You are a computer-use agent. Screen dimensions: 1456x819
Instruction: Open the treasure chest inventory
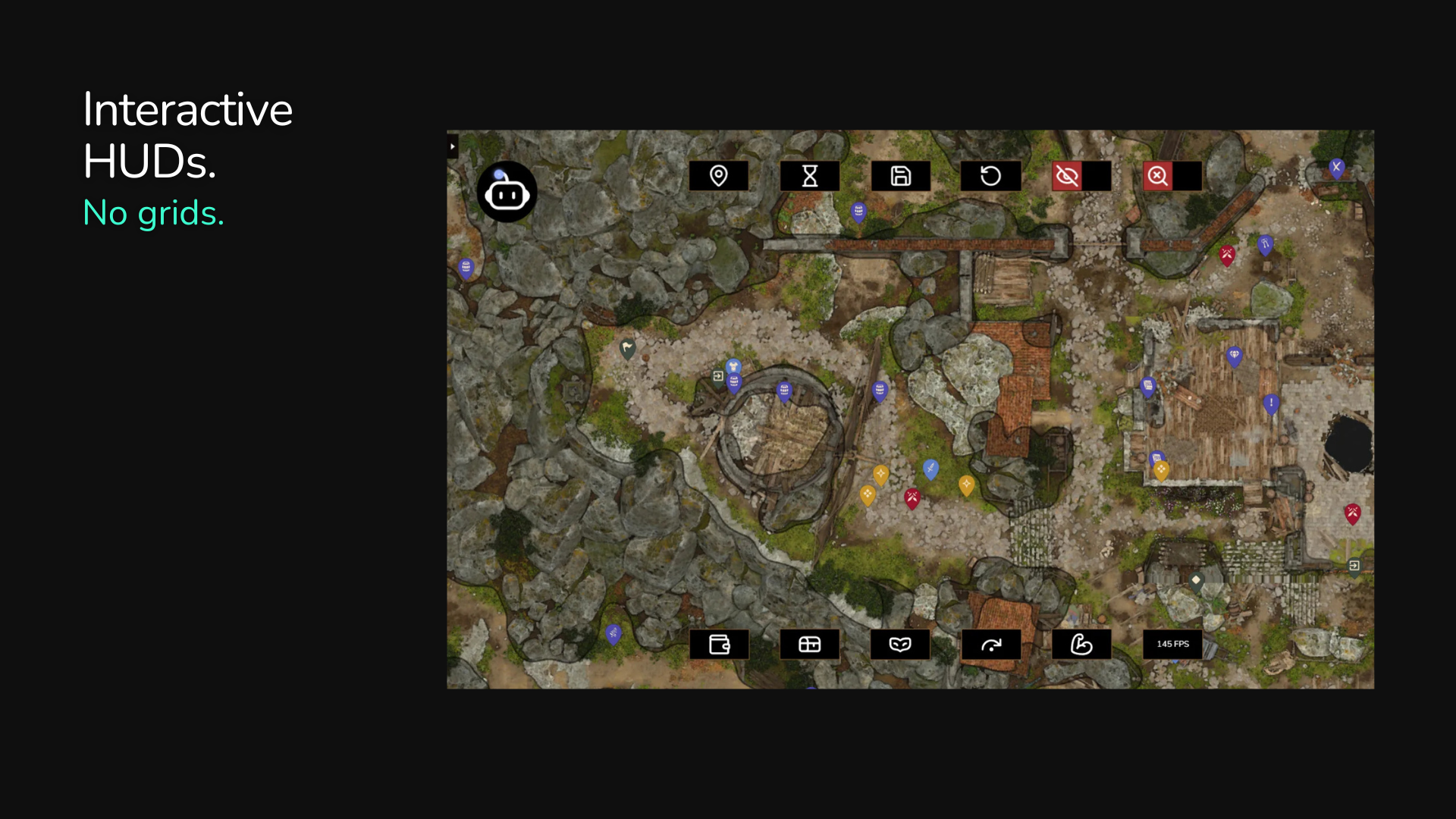[809, 645]
